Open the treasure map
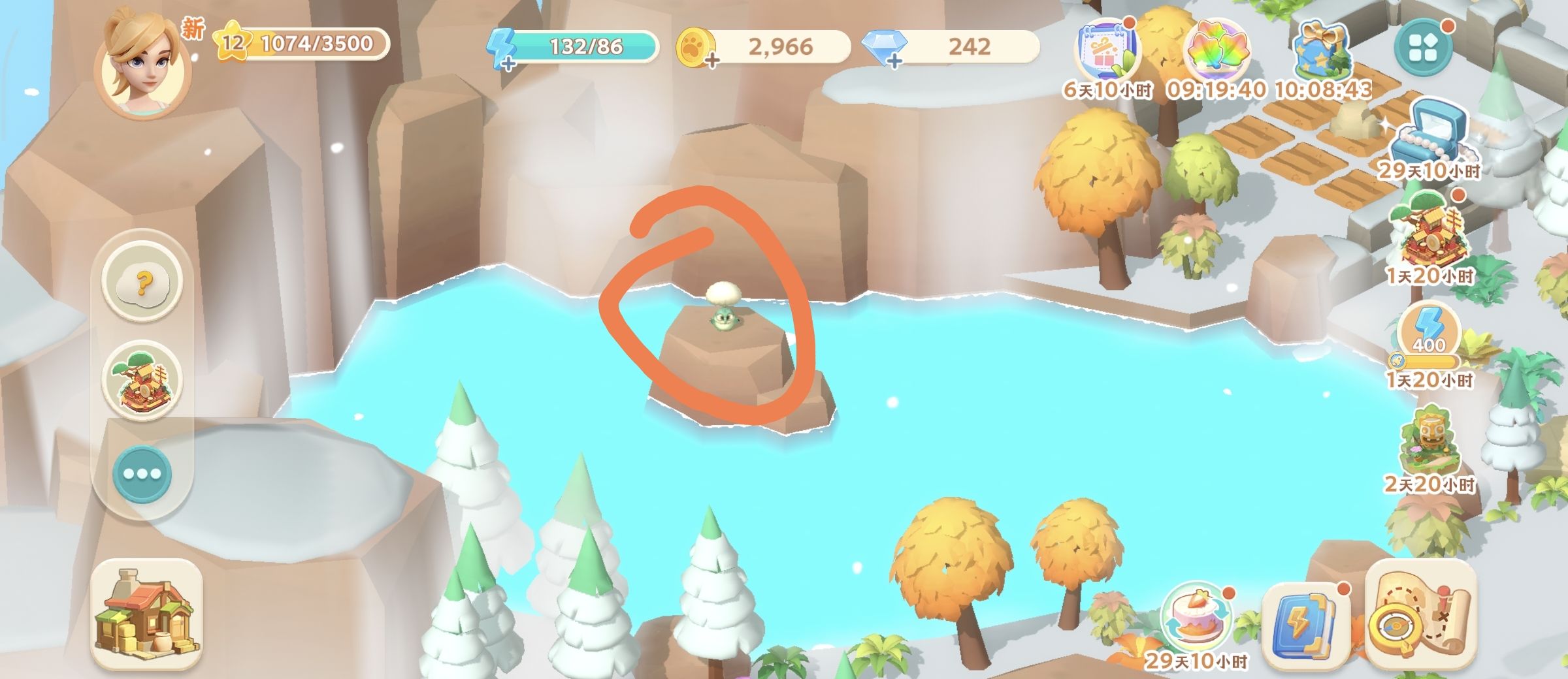Viewport: 1568px width, 679px height. coord(1420,617)
